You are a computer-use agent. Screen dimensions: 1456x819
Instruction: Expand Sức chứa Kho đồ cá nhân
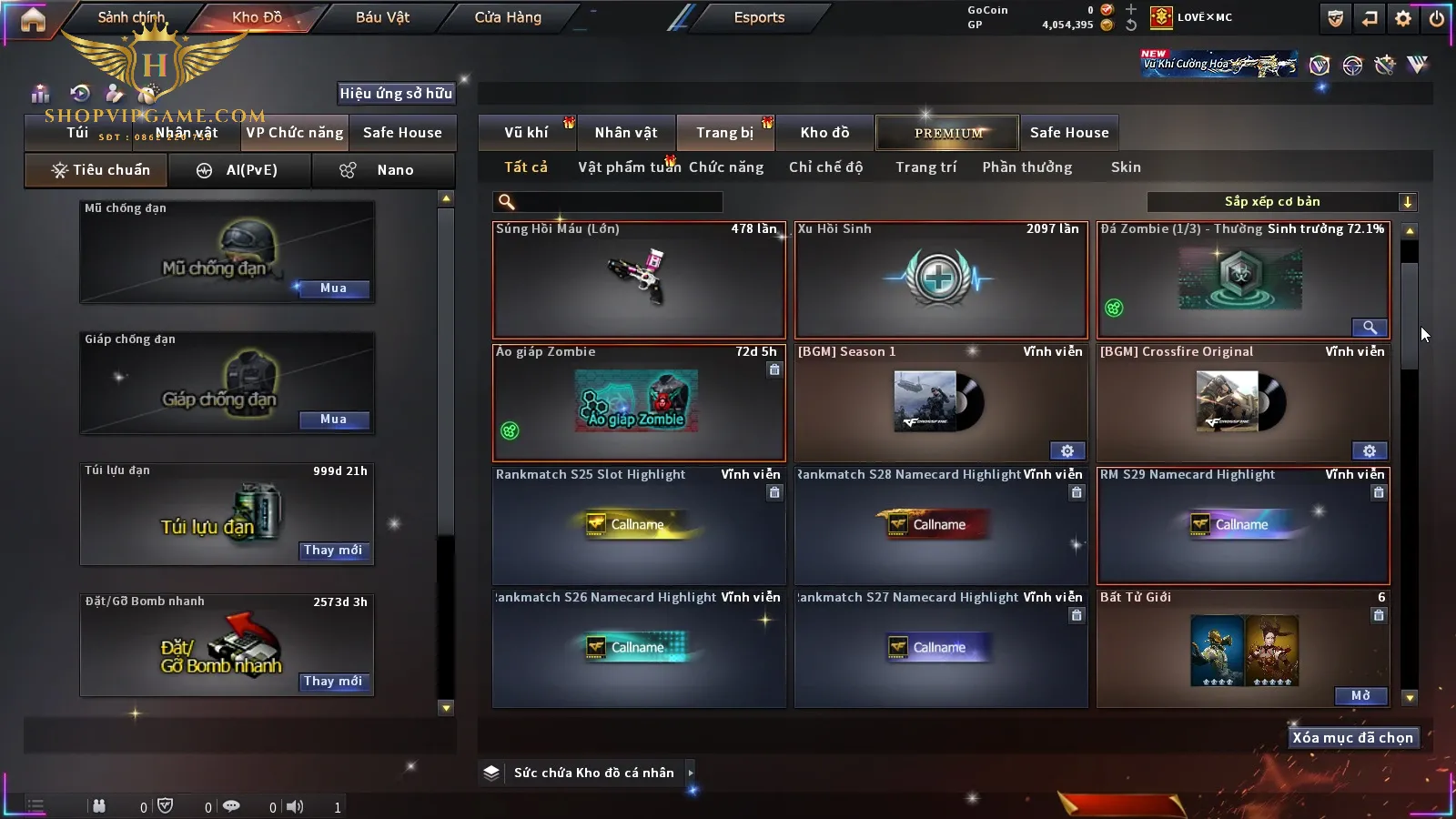click(x=691, y=773)
